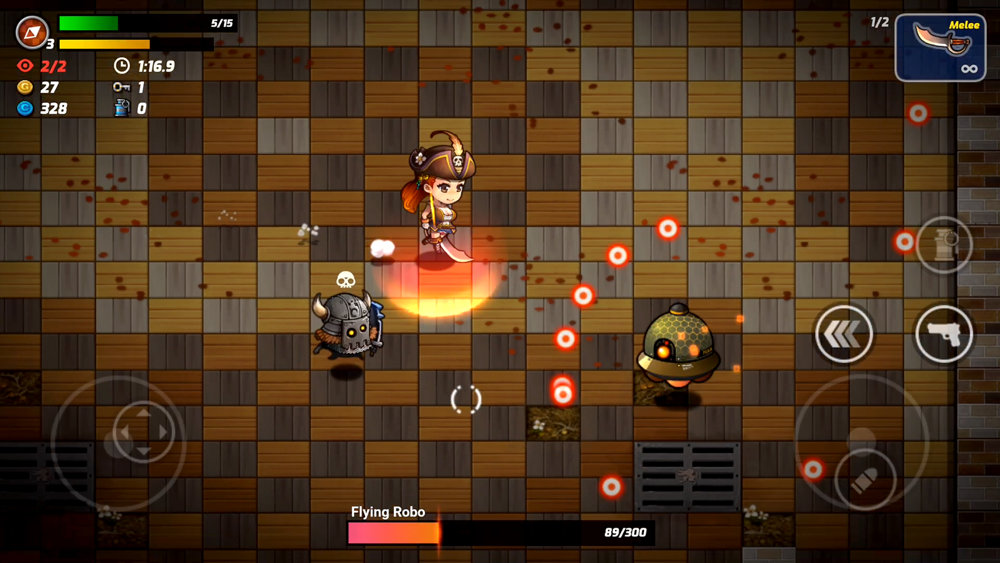This screenshot has width=1000, height=563.
Task: Activate the triple-chevron dash button
Action: [844, 334]
